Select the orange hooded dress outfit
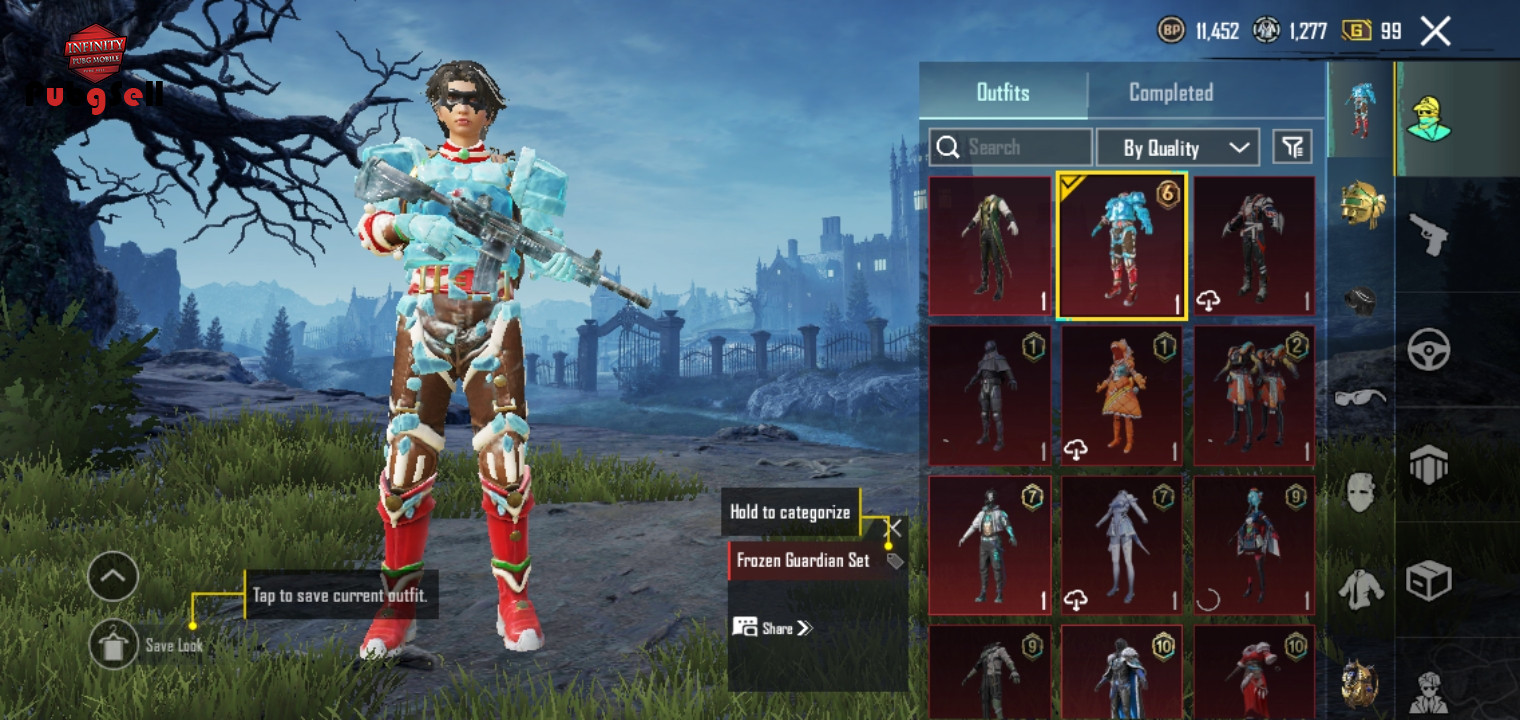Screen dimensions: 1520x720 tap(1121, 396)
